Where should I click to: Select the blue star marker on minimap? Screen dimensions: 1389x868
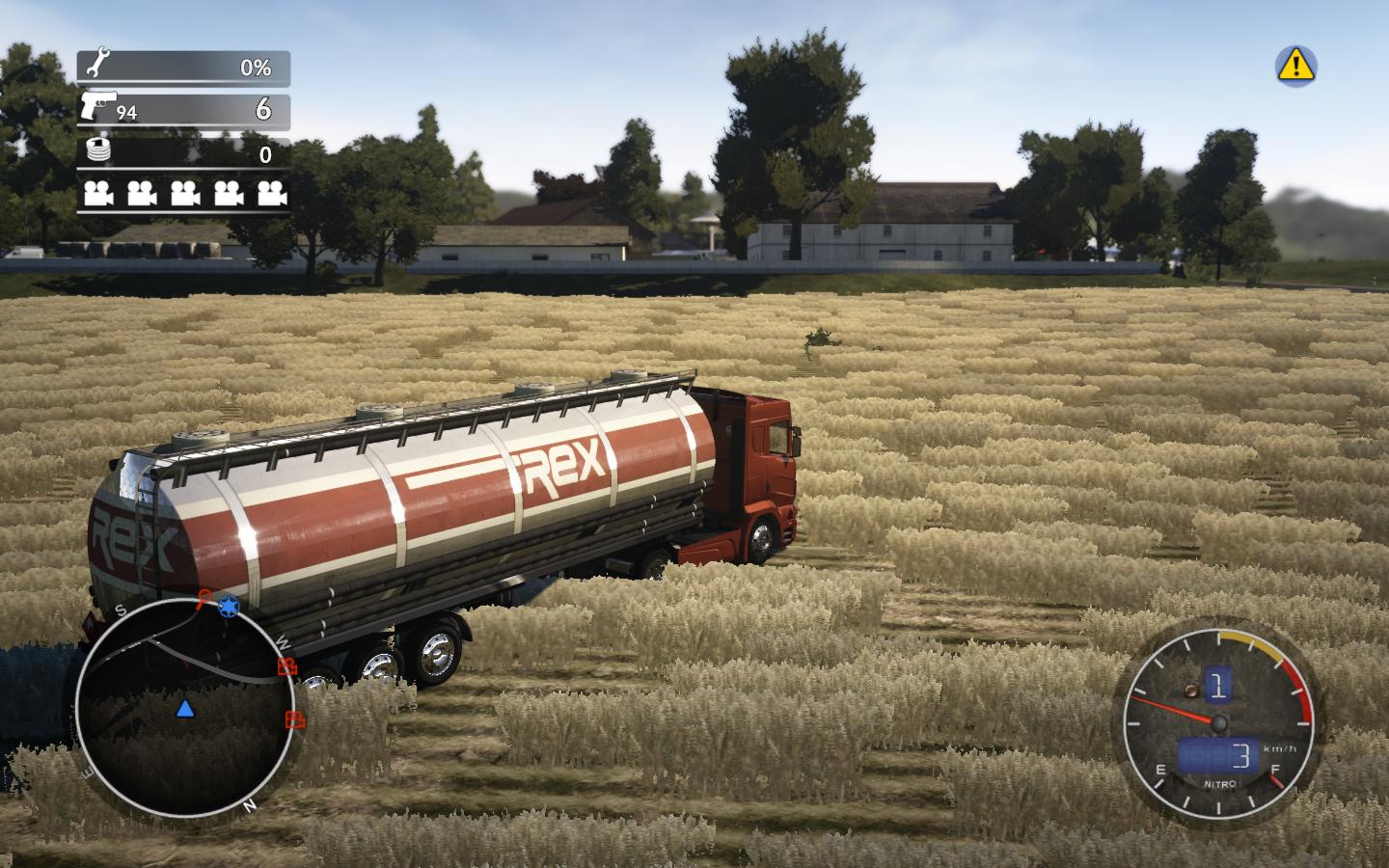(x=229, y=607)
